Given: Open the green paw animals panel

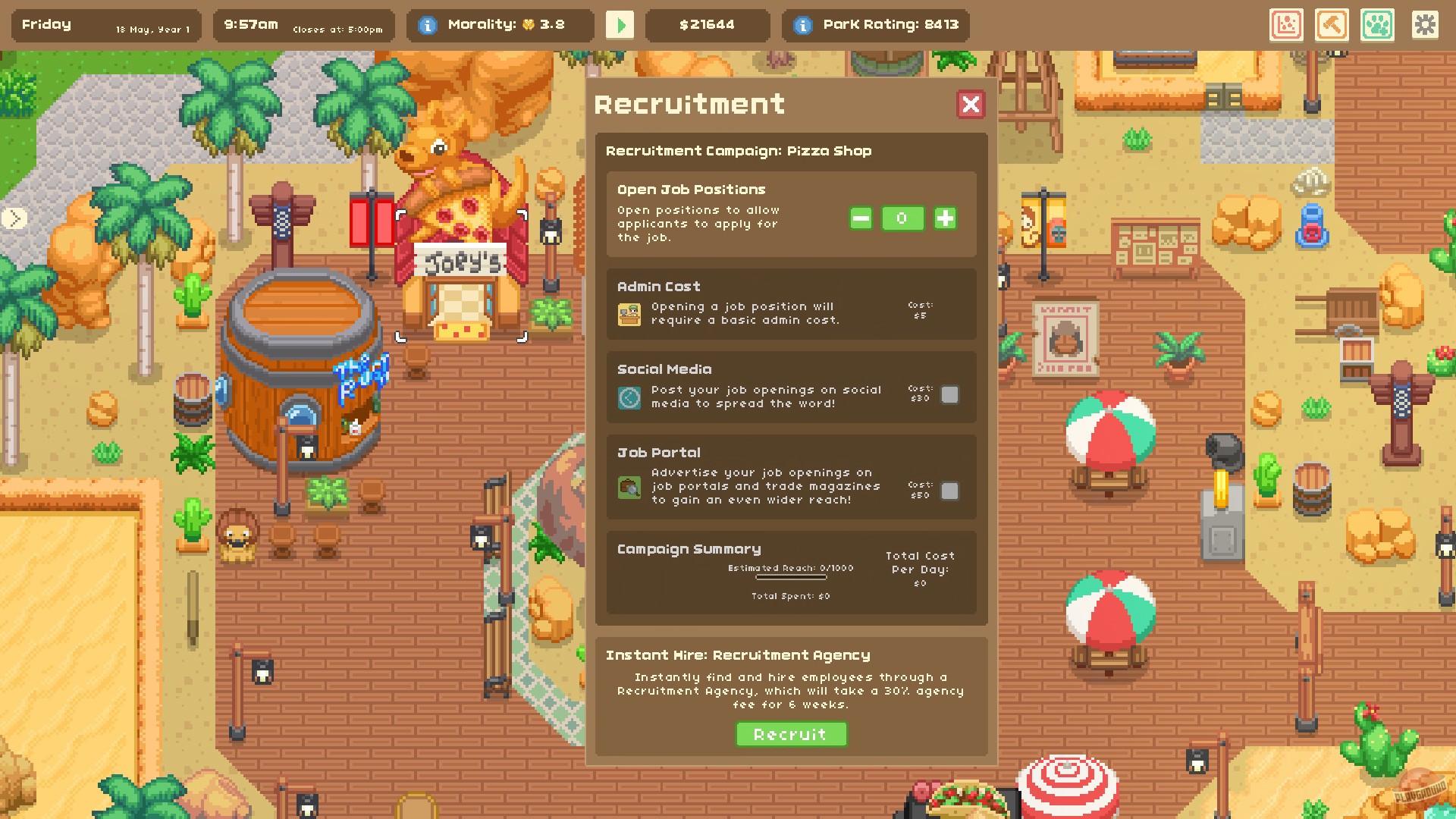Looking at the screenshot, I should (x=1378, y=25).
